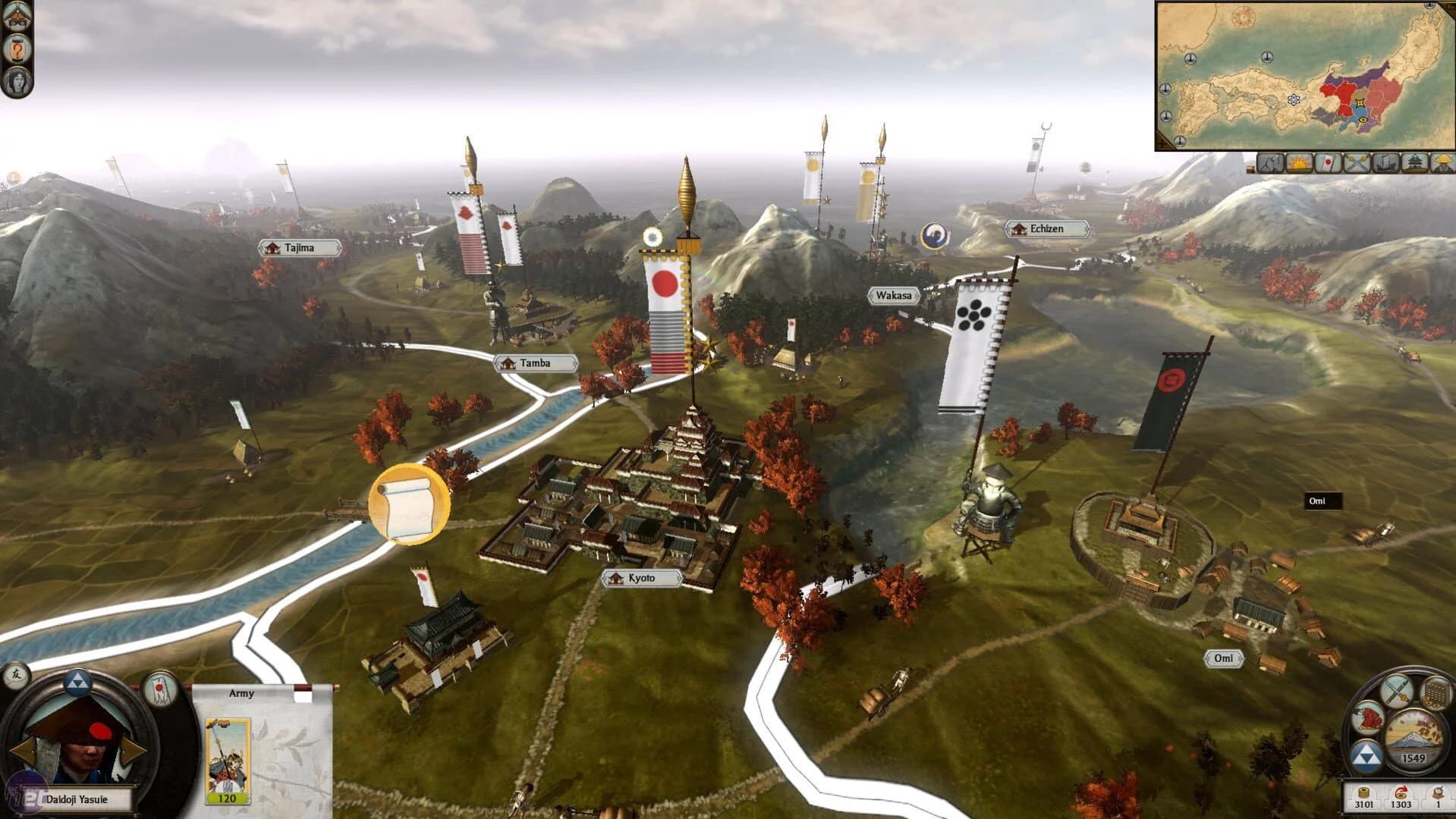Click the left chevron beside the general portrait
1456x819 pixels.
pyautogui.click(x=26, y=751)
